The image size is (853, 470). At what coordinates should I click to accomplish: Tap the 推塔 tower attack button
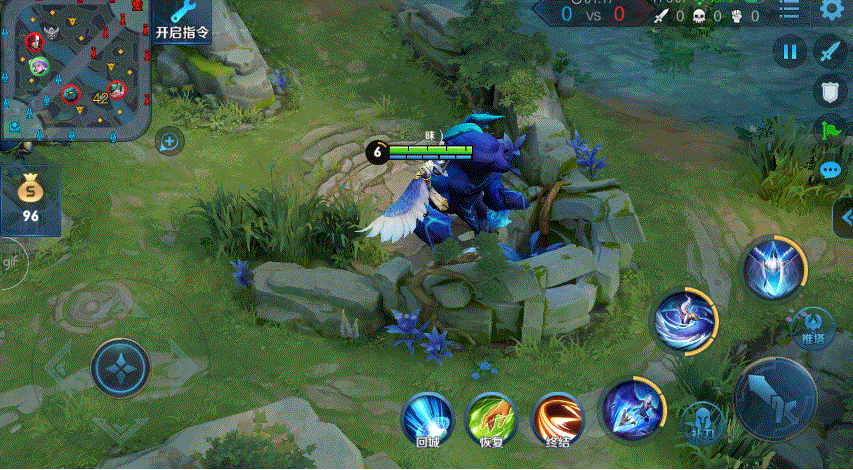[813, 327]
